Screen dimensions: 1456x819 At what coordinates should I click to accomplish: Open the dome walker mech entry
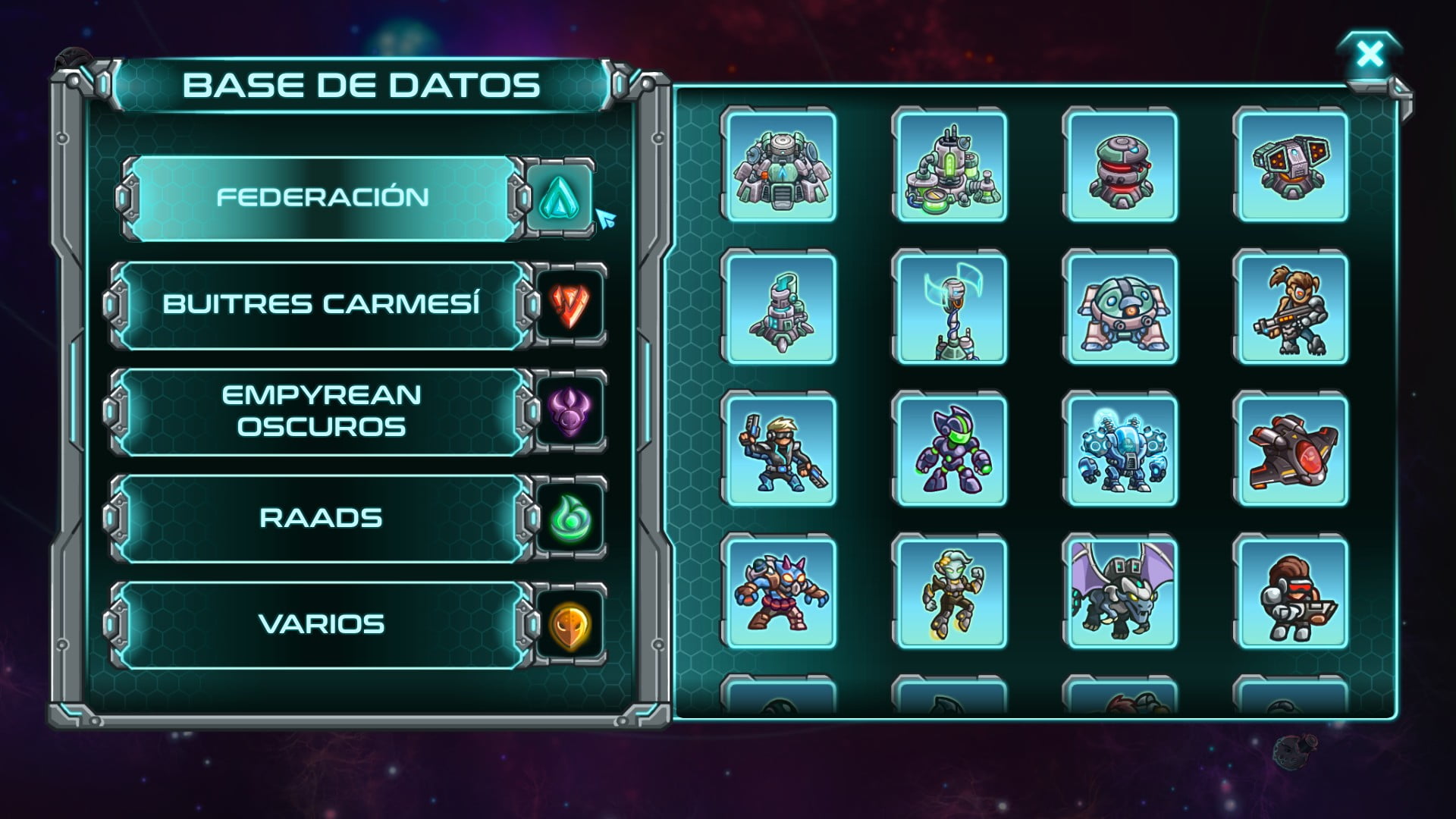point(1120,308)
